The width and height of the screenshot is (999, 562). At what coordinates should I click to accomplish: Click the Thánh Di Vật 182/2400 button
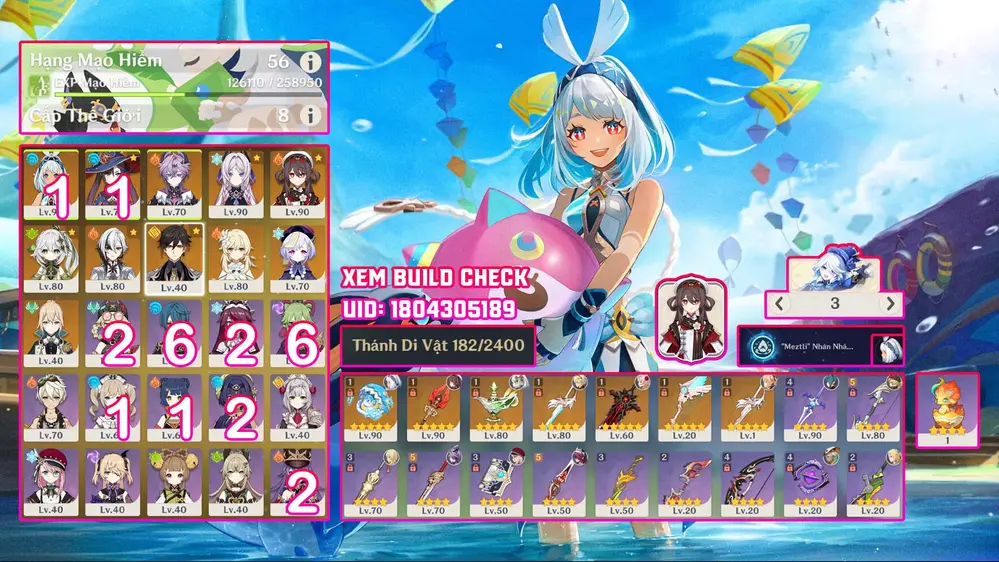coord(437,346)
